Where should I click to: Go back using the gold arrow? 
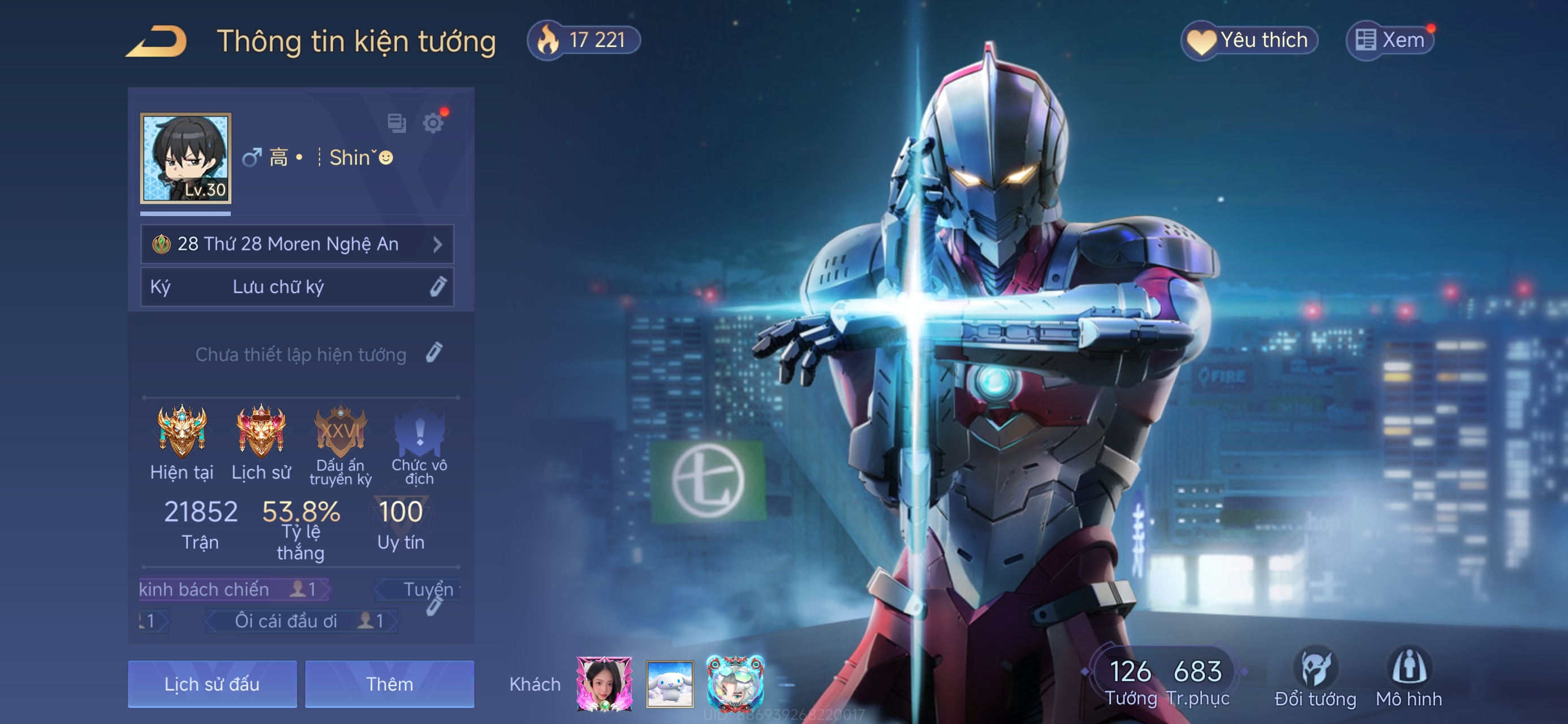pos(157,41)
